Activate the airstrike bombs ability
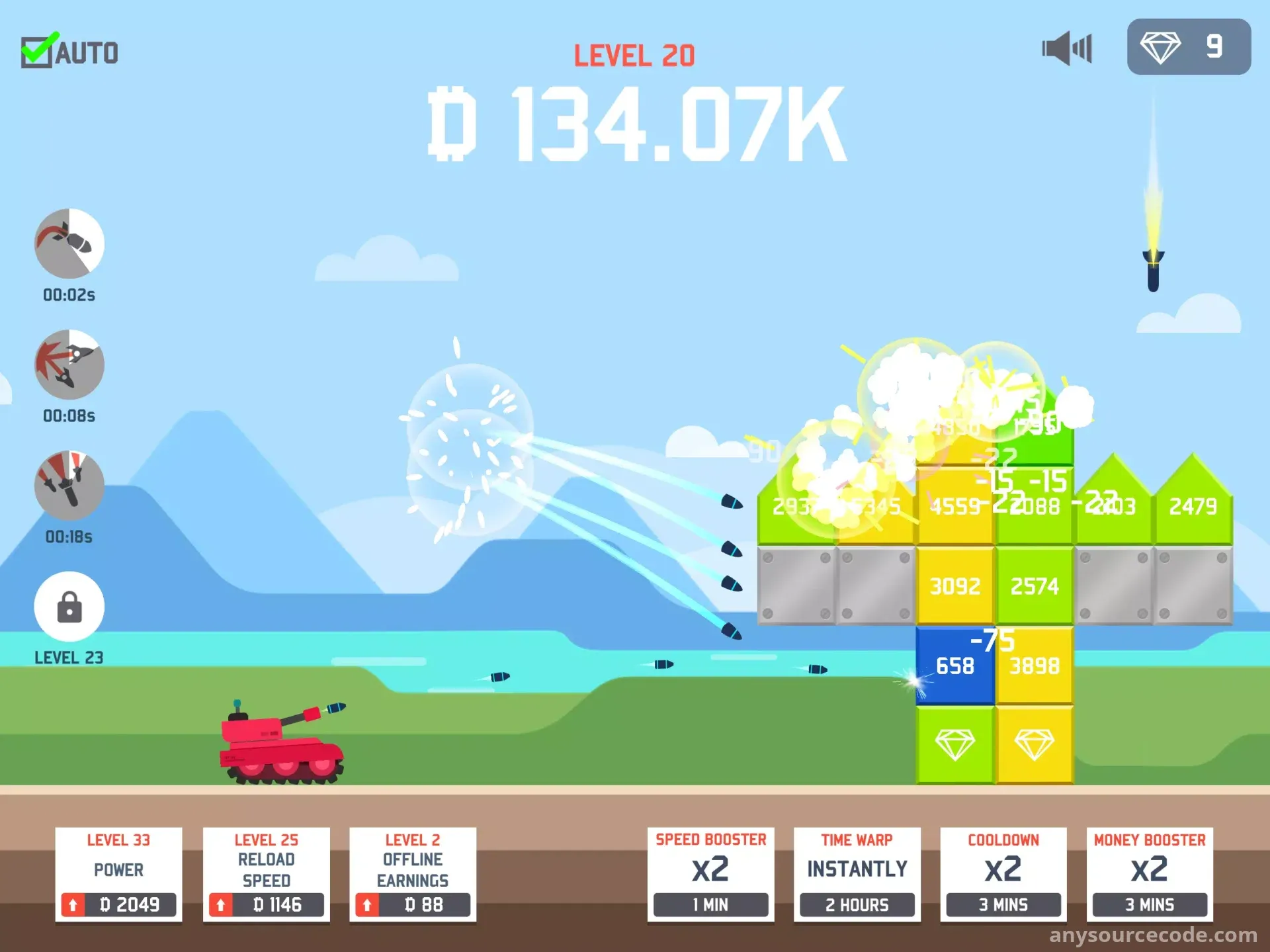The height and width of the screenshot is (952, 1270). point(69,486)
